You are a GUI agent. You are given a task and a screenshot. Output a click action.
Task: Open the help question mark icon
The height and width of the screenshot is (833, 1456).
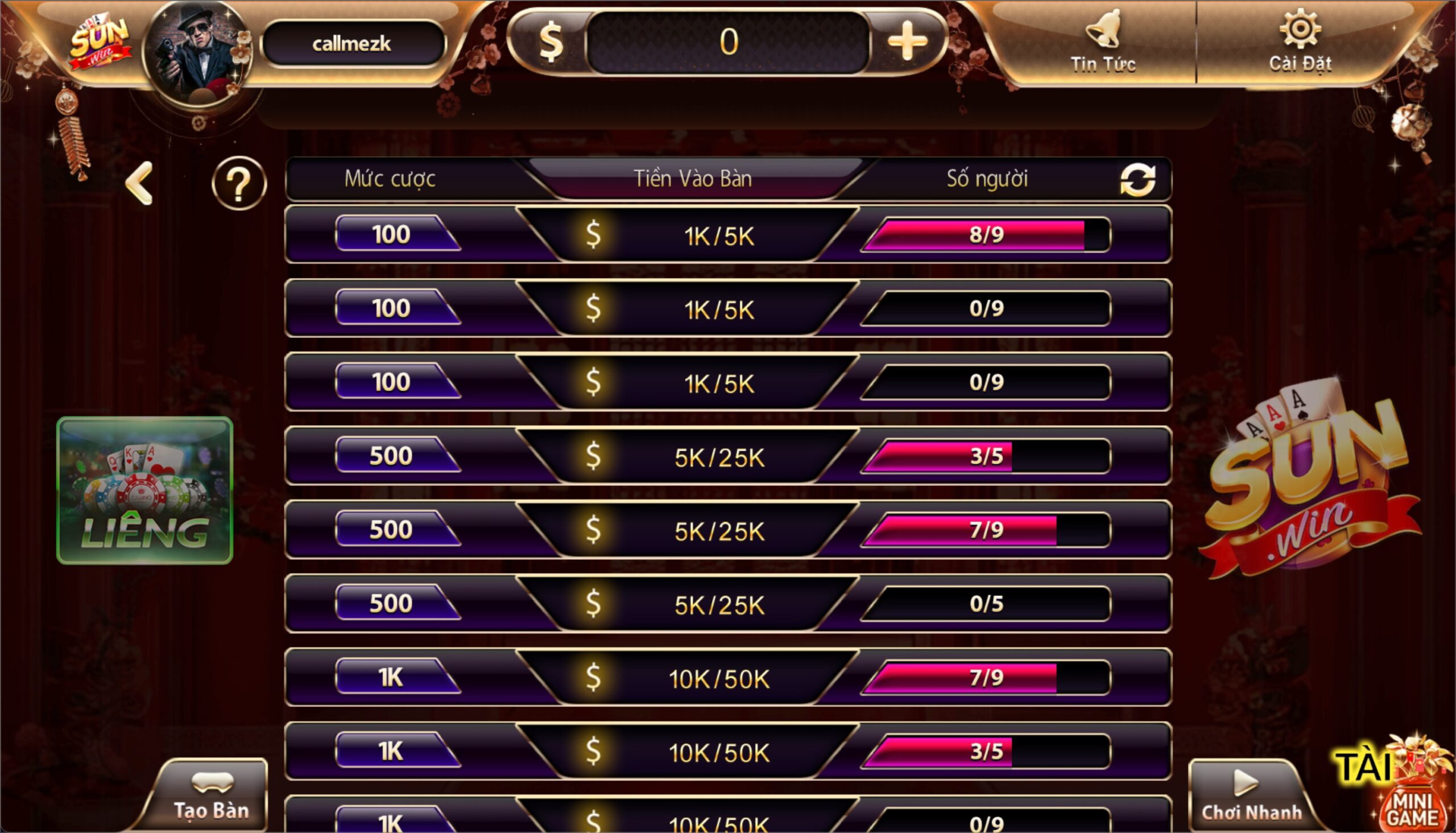[x=239, y=183]
